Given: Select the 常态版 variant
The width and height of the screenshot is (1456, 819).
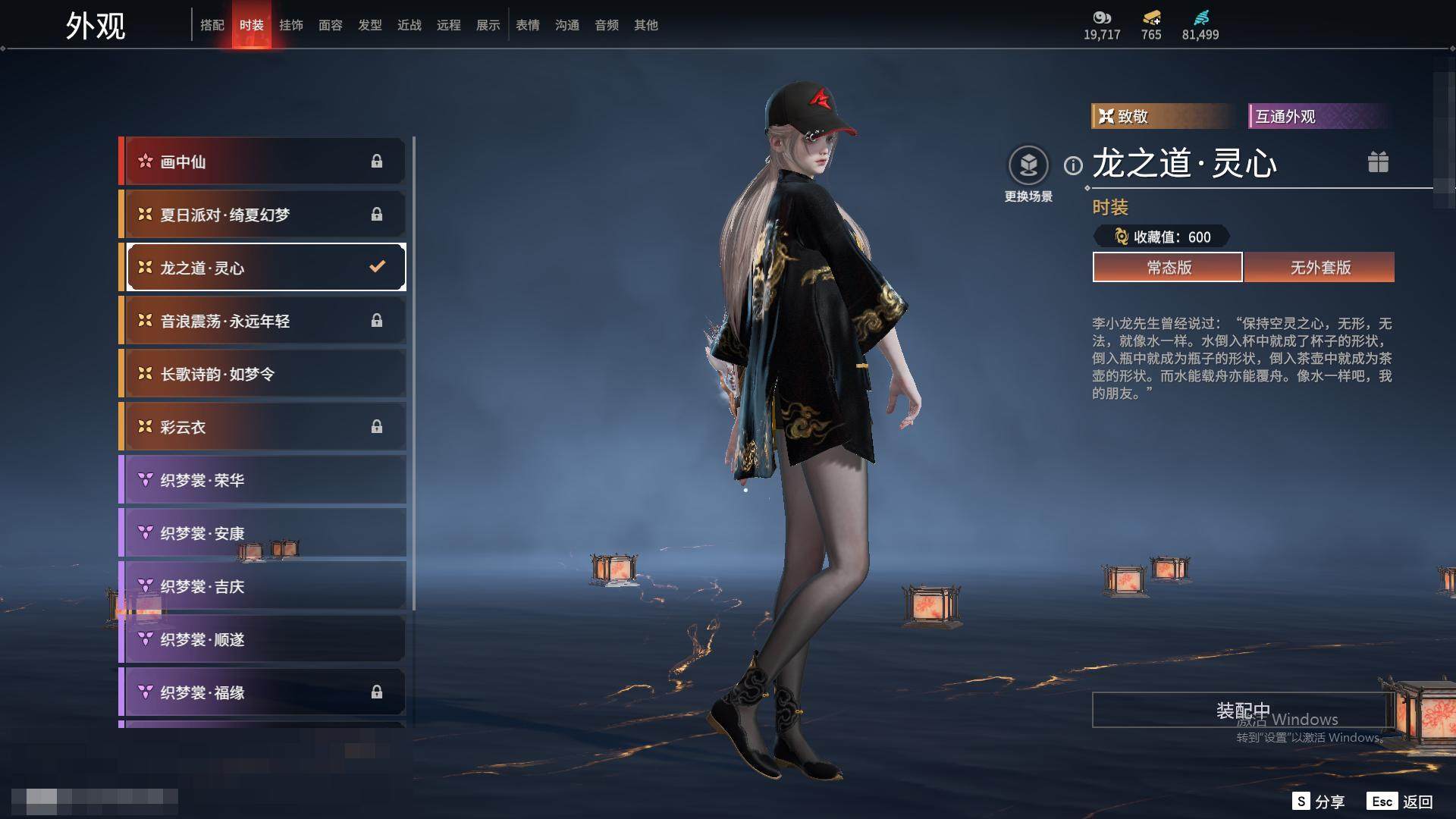Looking at the screenshot, I should (x=1168, y=268).
